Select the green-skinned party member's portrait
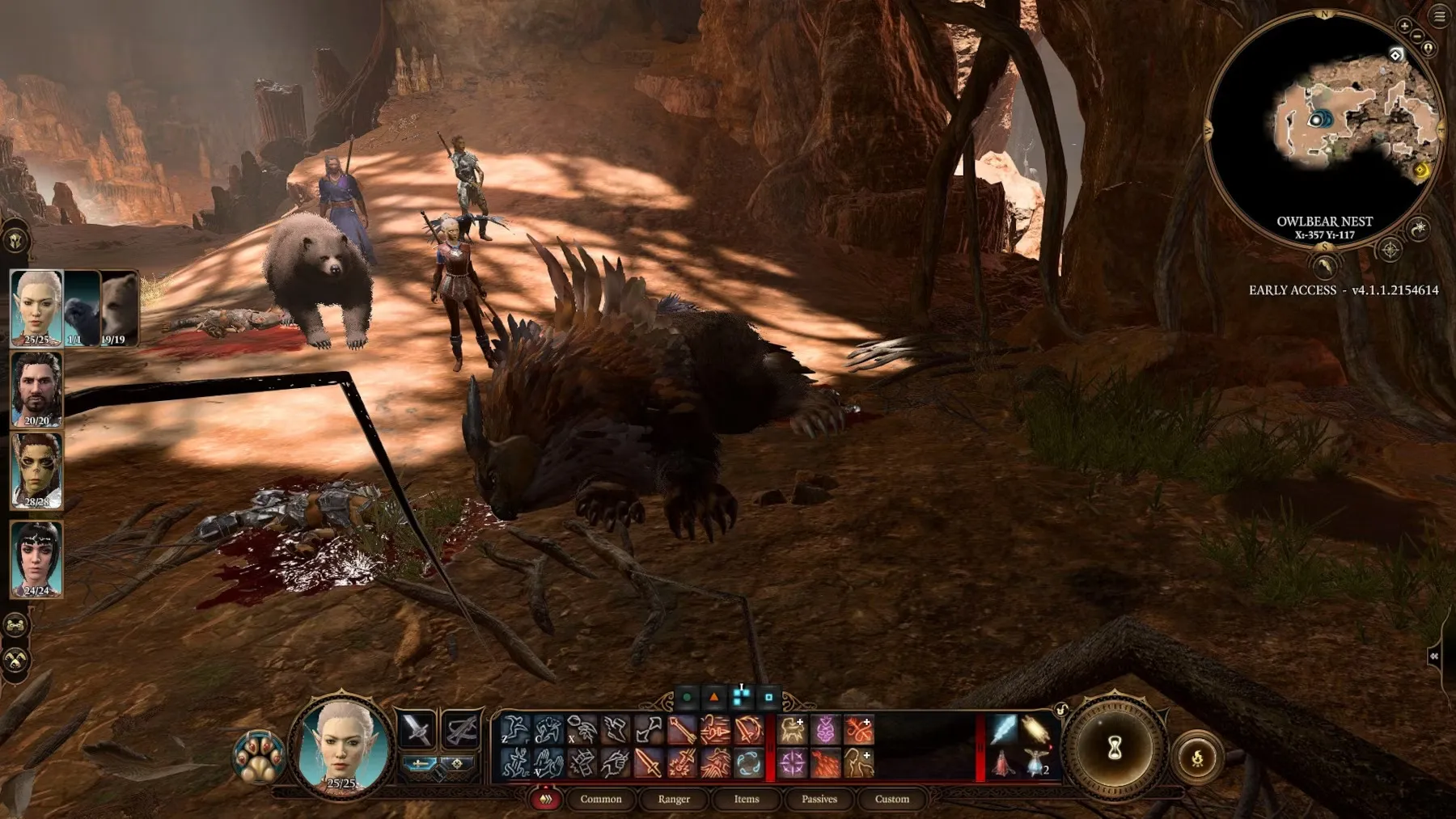Image resolution: width=1456 pixels, height=819 pixels. [36, 471]
